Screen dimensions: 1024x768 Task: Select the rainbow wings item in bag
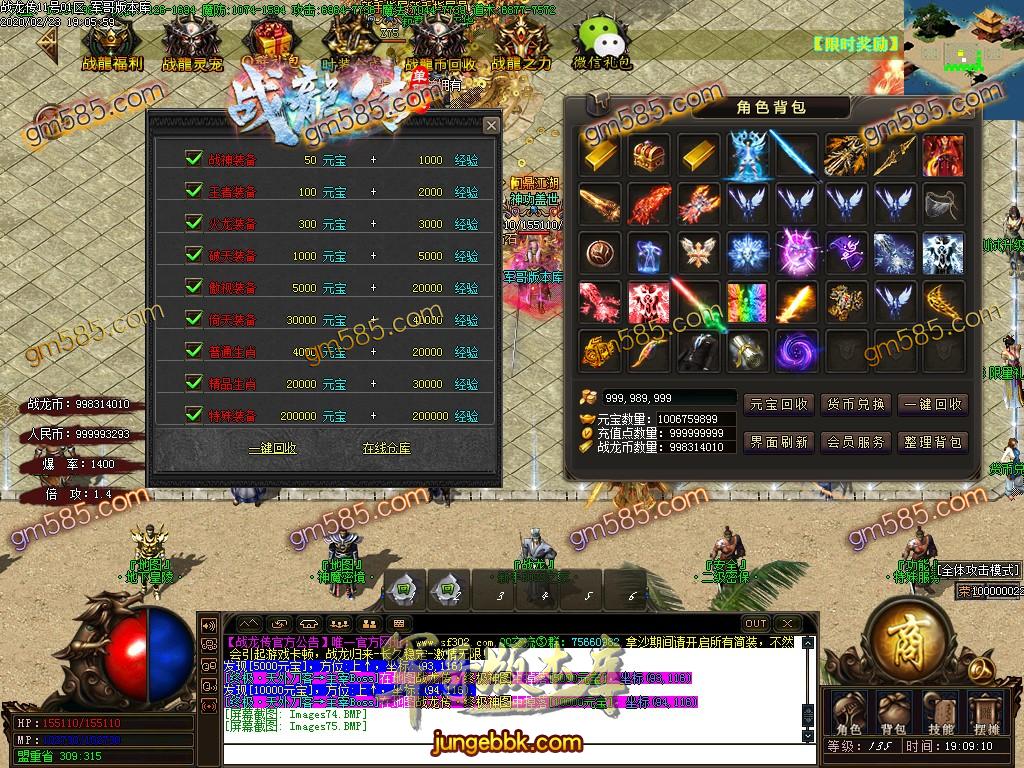[747, 302]
